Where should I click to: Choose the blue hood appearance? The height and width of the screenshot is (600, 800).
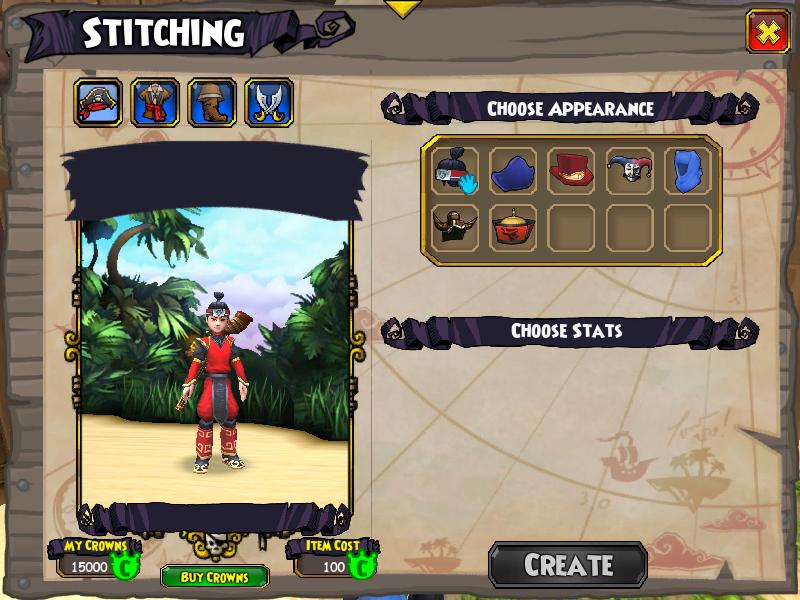687,170
